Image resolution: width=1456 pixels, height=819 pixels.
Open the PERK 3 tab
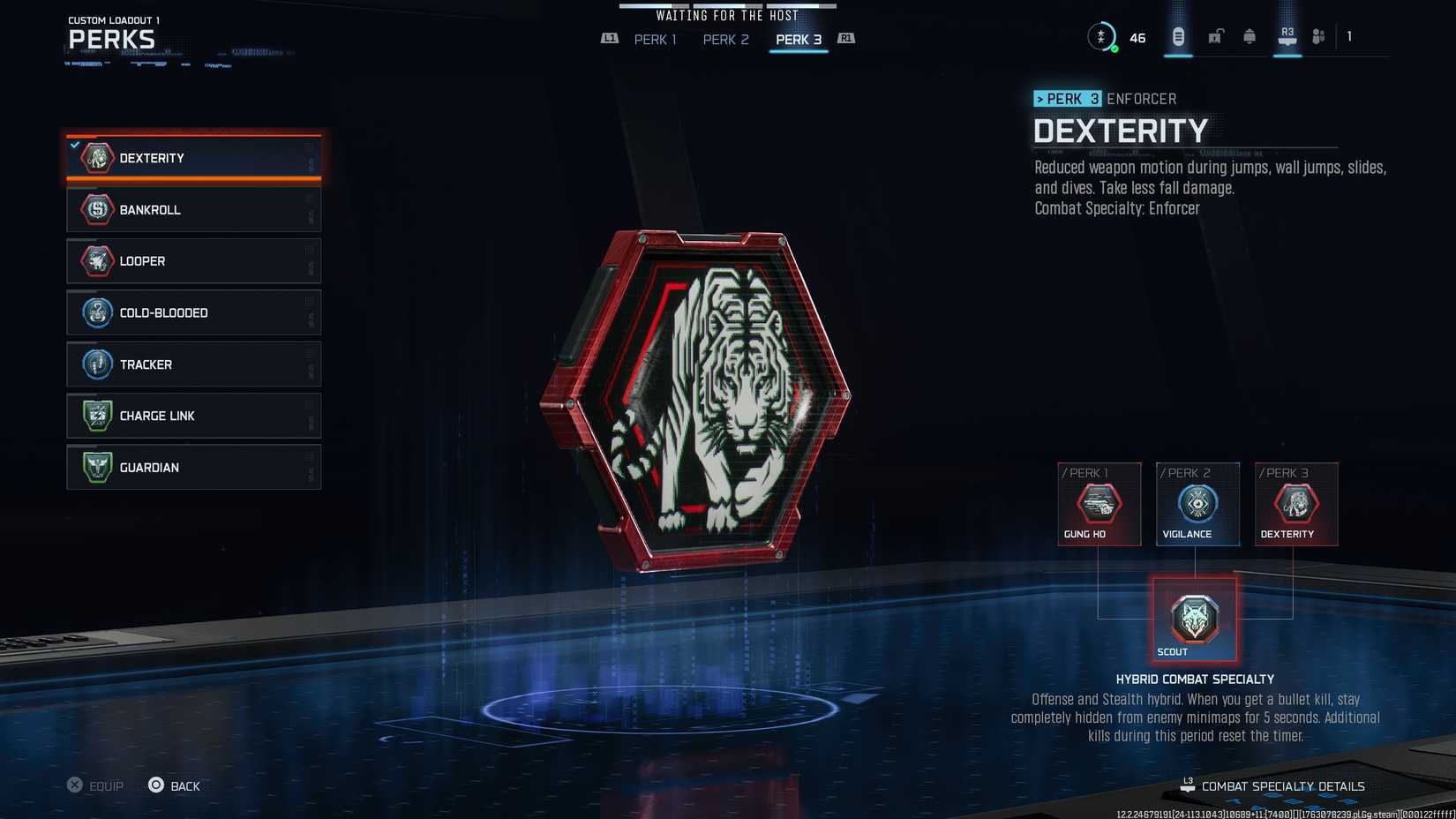click(x=798, y=40)
